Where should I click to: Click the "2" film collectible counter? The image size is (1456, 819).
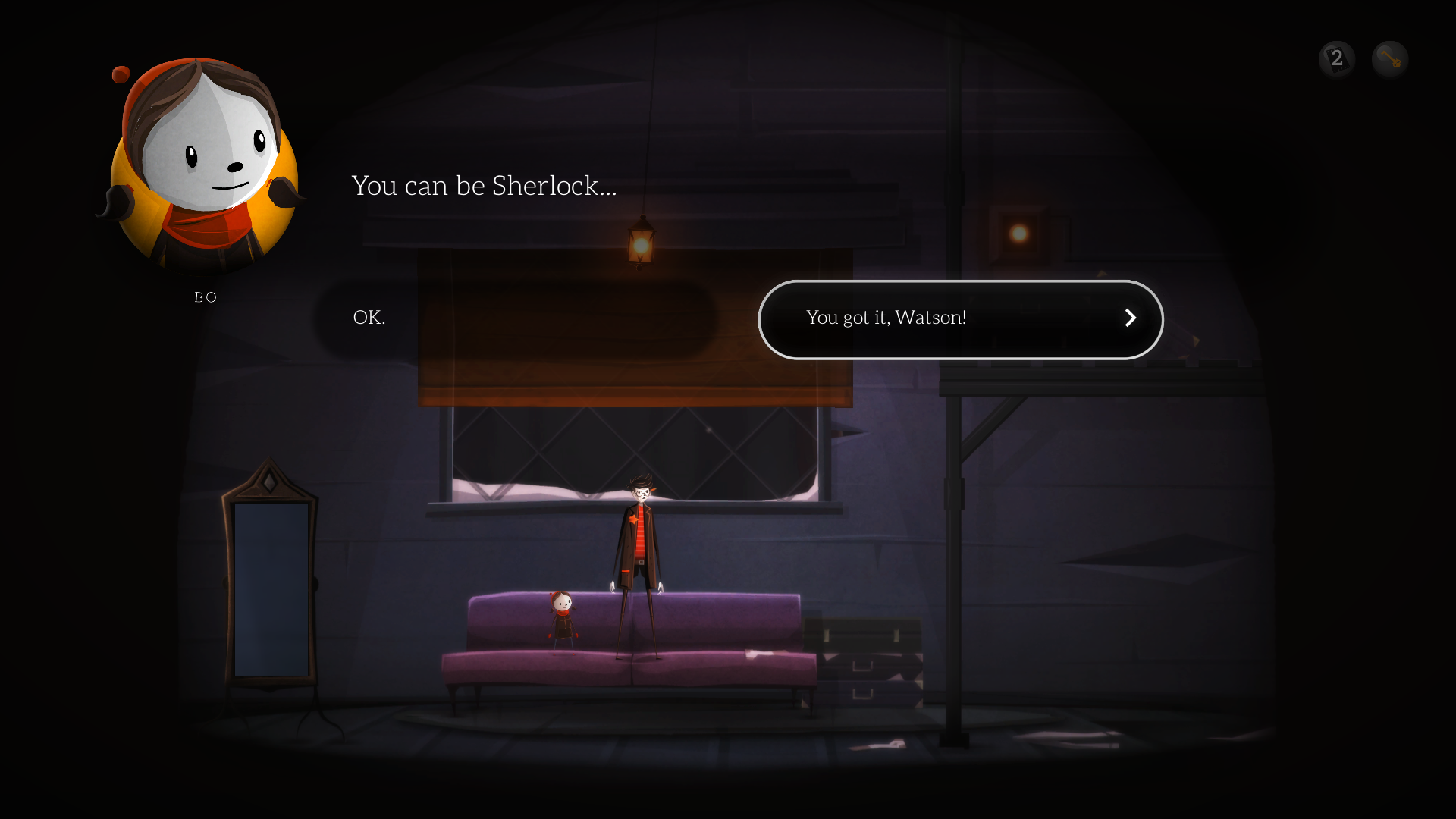pyautogui.click(x=1337, y=58)
